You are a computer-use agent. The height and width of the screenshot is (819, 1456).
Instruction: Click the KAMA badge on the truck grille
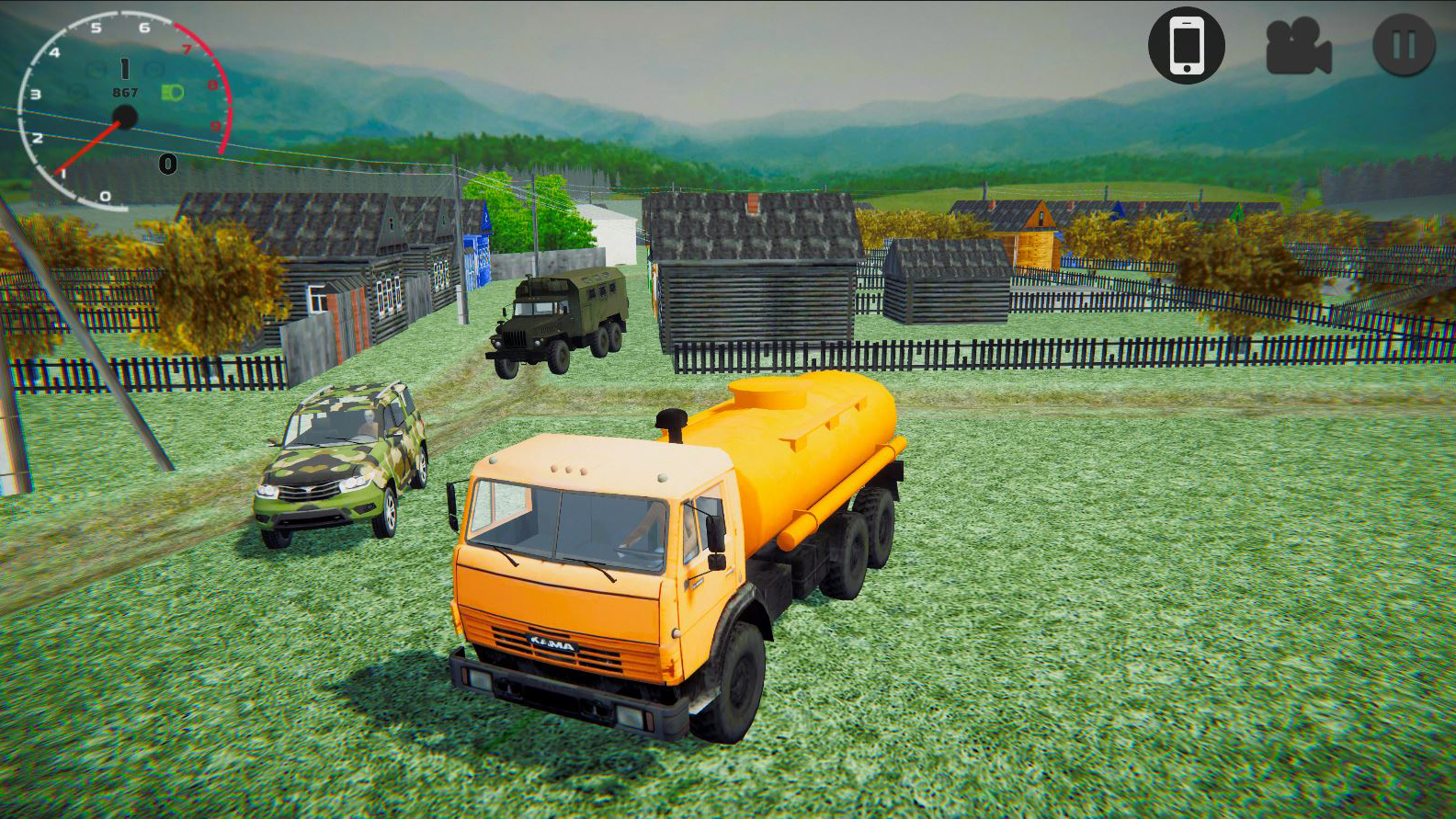pos(552,641)
